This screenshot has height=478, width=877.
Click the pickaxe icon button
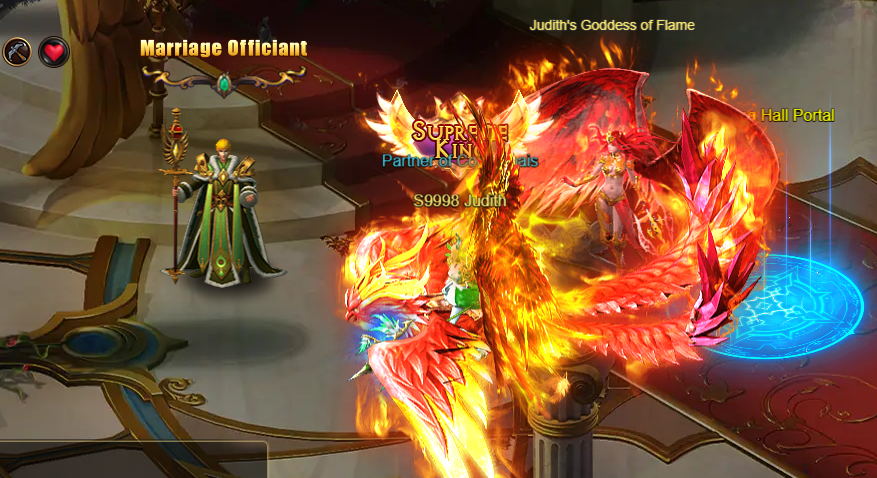(x=17, y=51)
